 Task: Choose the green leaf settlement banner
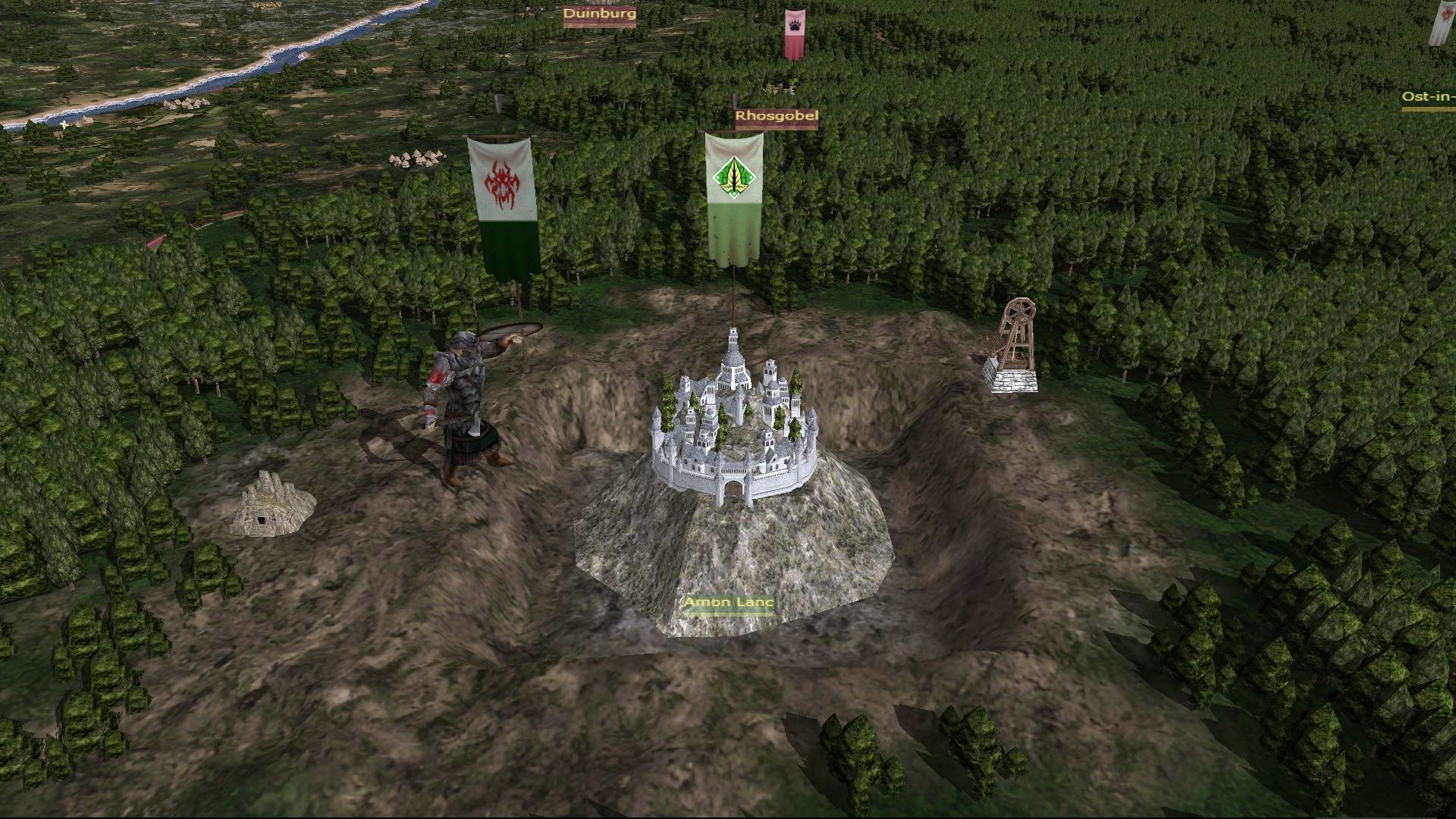(x=733, y=197)
